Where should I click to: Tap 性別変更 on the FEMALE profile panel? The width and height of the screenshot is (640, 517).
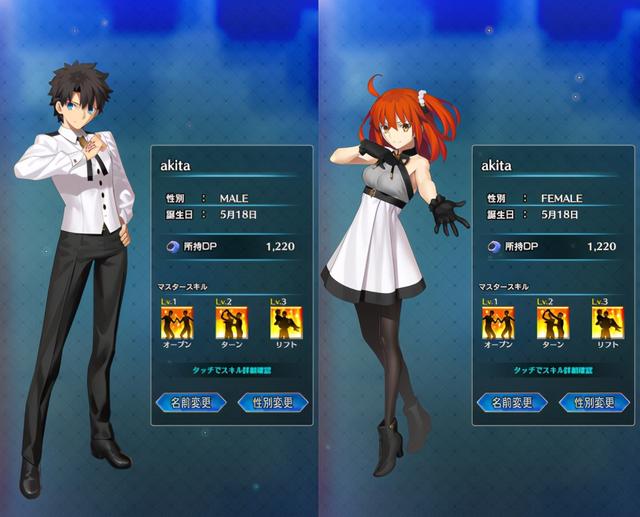pyautogui.click(x=593, y=402)
